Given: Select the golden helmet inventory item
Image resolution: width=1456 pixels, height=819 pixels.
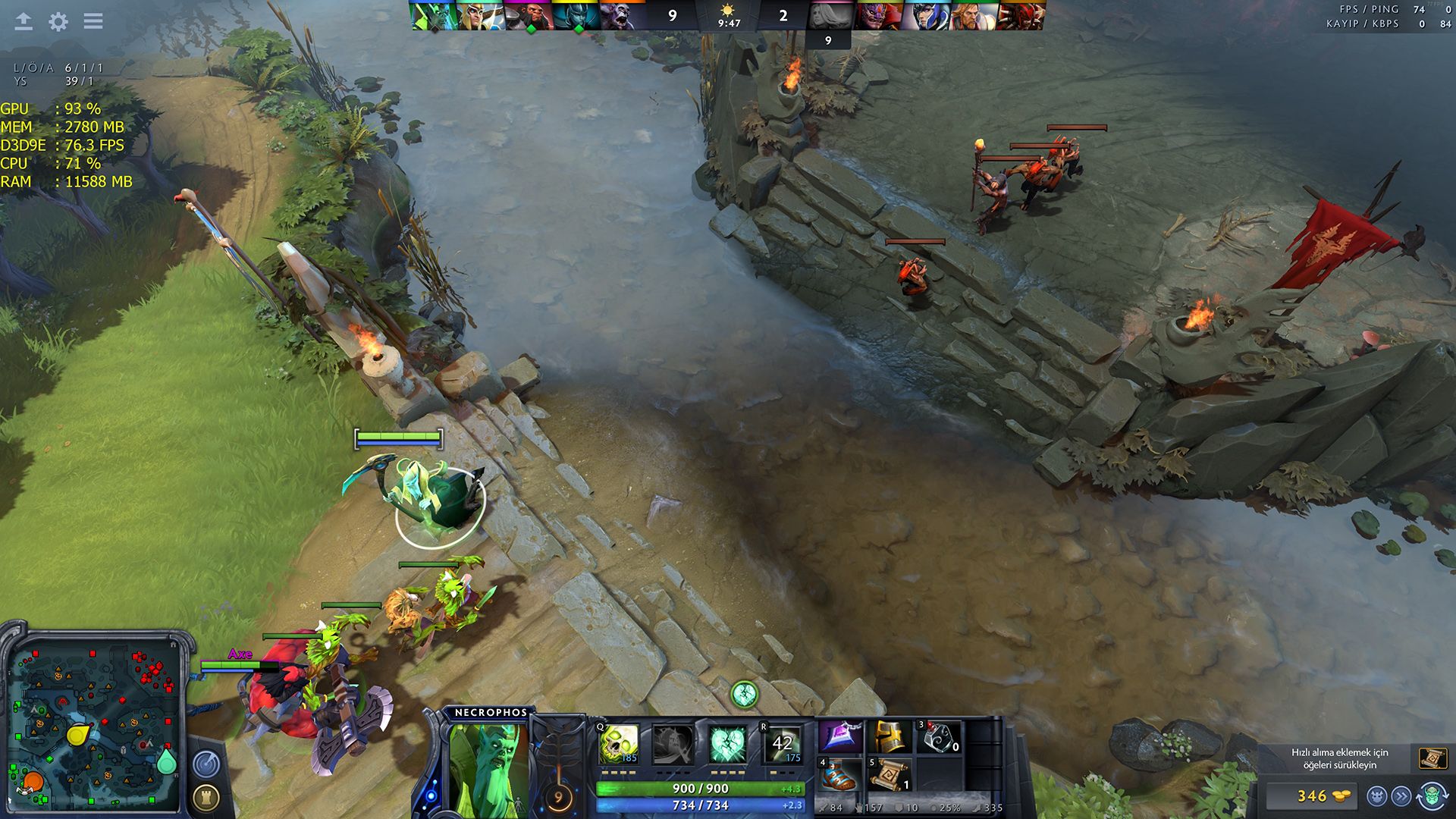Looking at the screenshot, I should point(890,737).
